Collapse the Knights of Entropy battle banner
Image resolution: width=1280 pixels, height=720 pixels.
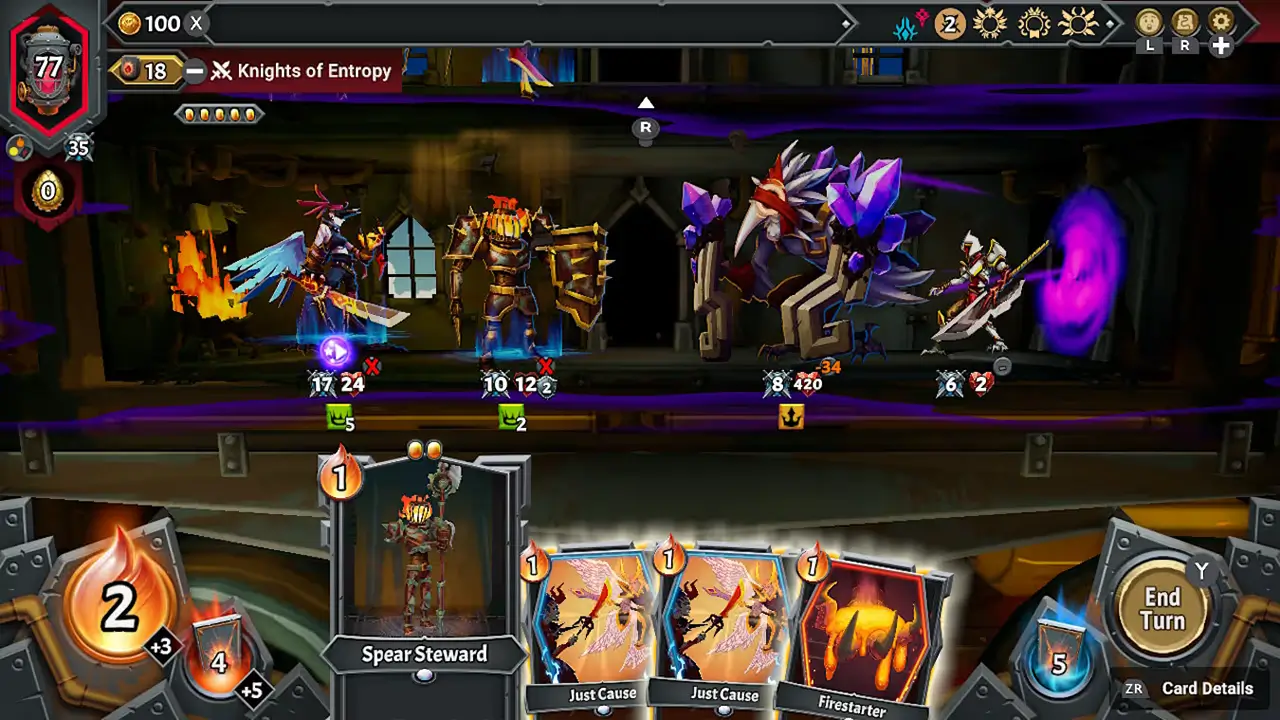tap(196, 71)
